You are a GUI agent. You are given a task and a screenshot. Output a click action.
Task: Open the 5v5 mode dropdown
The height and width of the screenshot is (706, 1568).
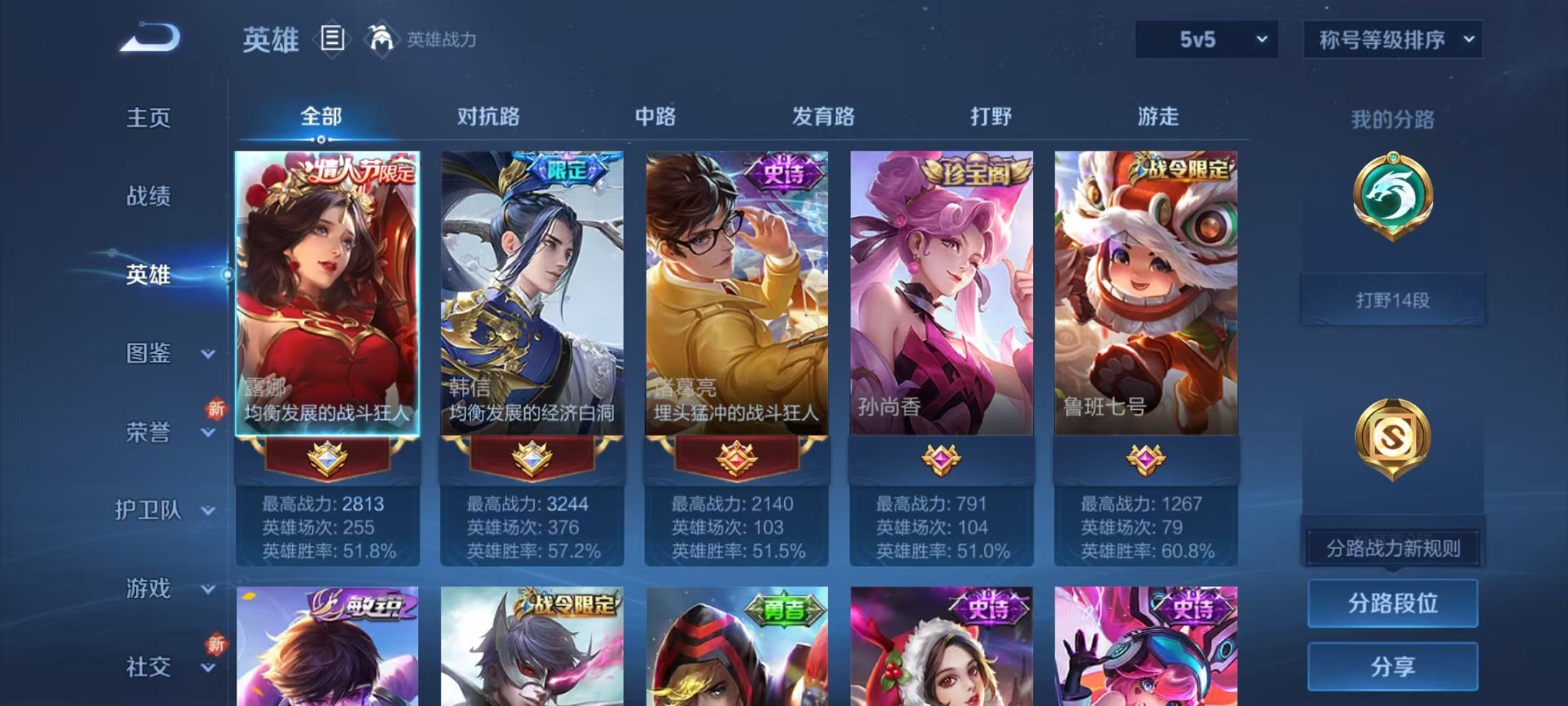click(1205, 37)
